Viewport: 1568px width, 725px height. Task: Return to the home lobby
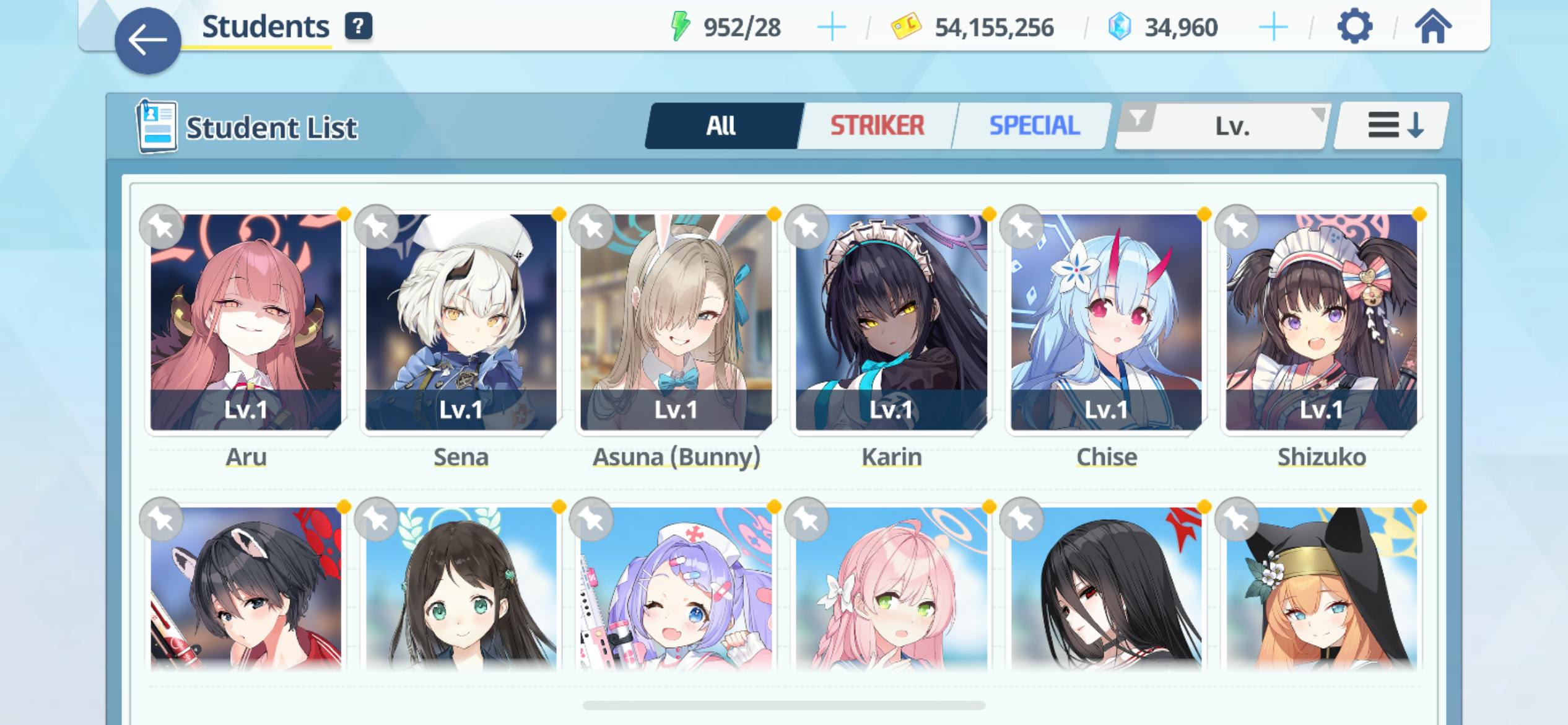(x=1432, y=27)
